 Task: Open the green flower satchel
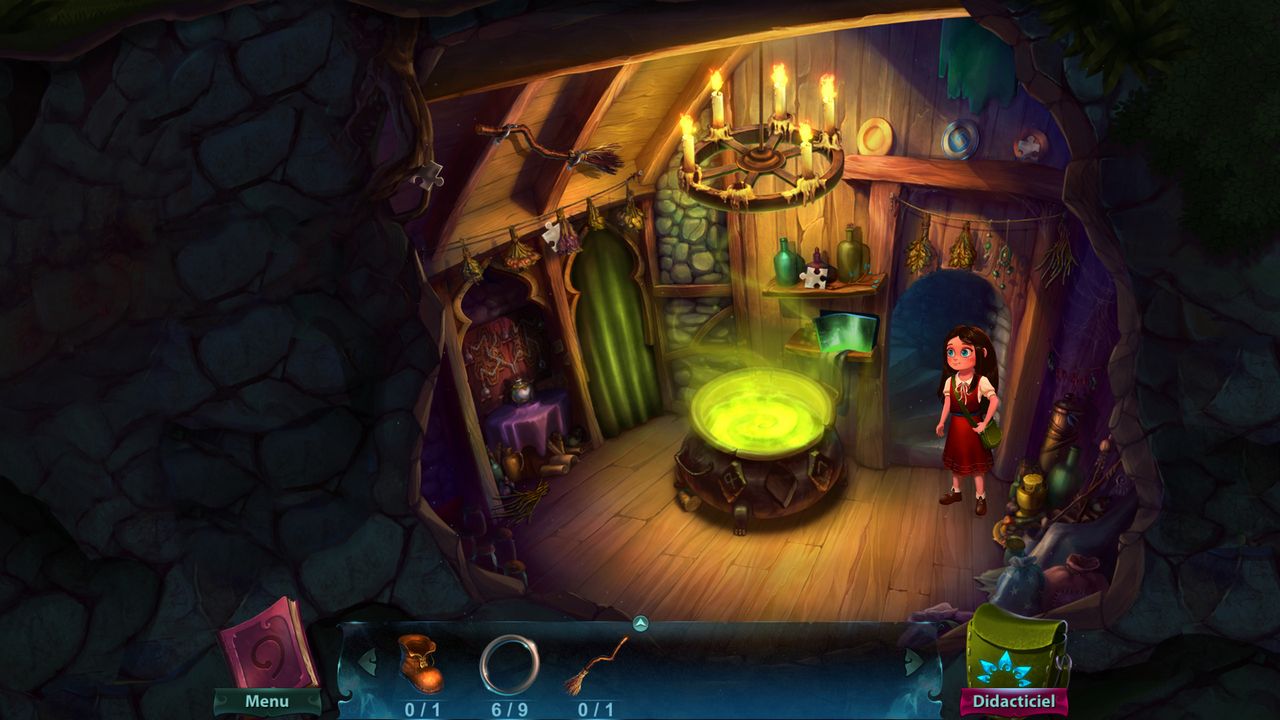click(x=1015, y=646)
